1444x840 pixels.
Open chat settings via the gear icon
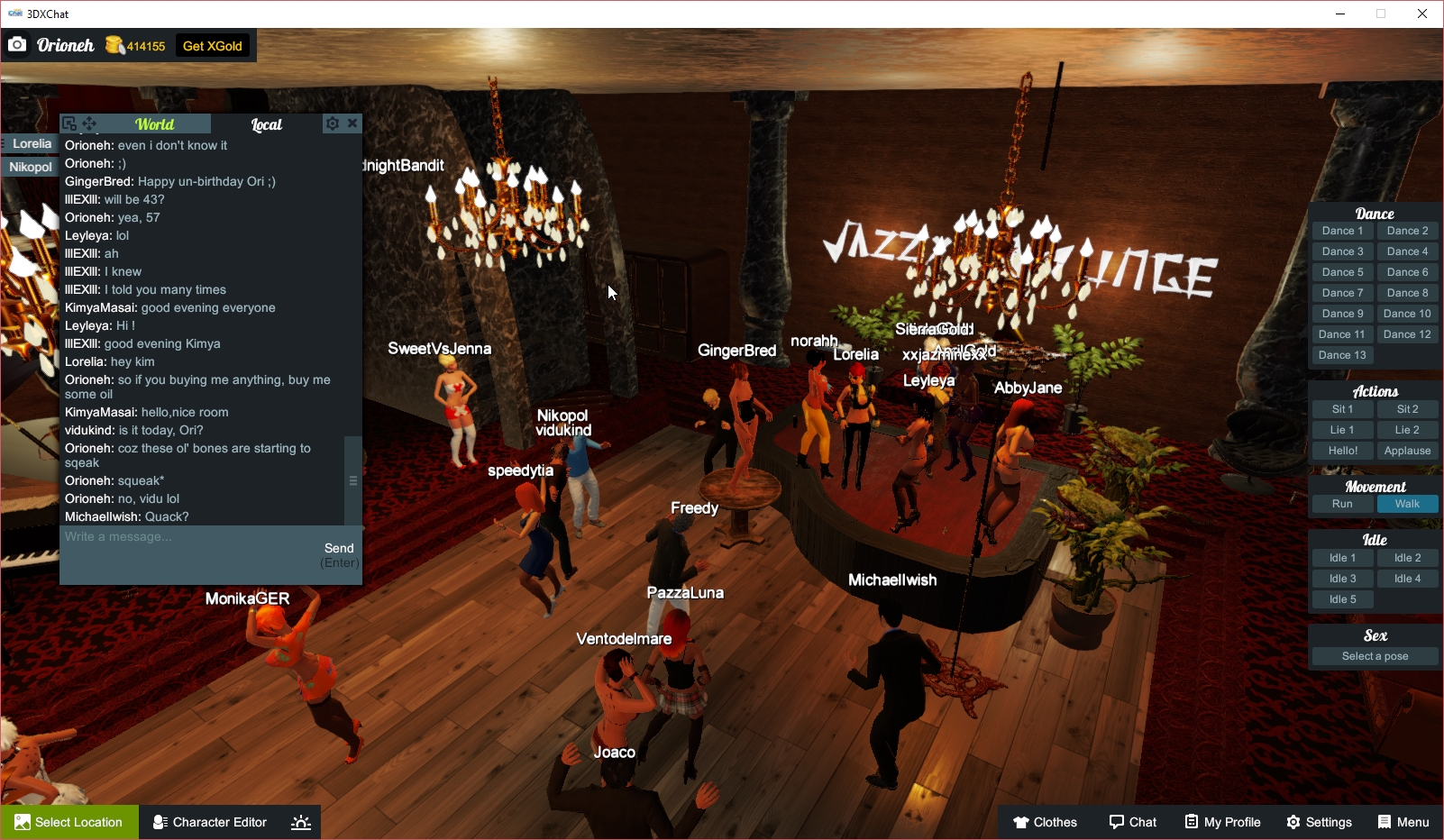tap(333, 123)
